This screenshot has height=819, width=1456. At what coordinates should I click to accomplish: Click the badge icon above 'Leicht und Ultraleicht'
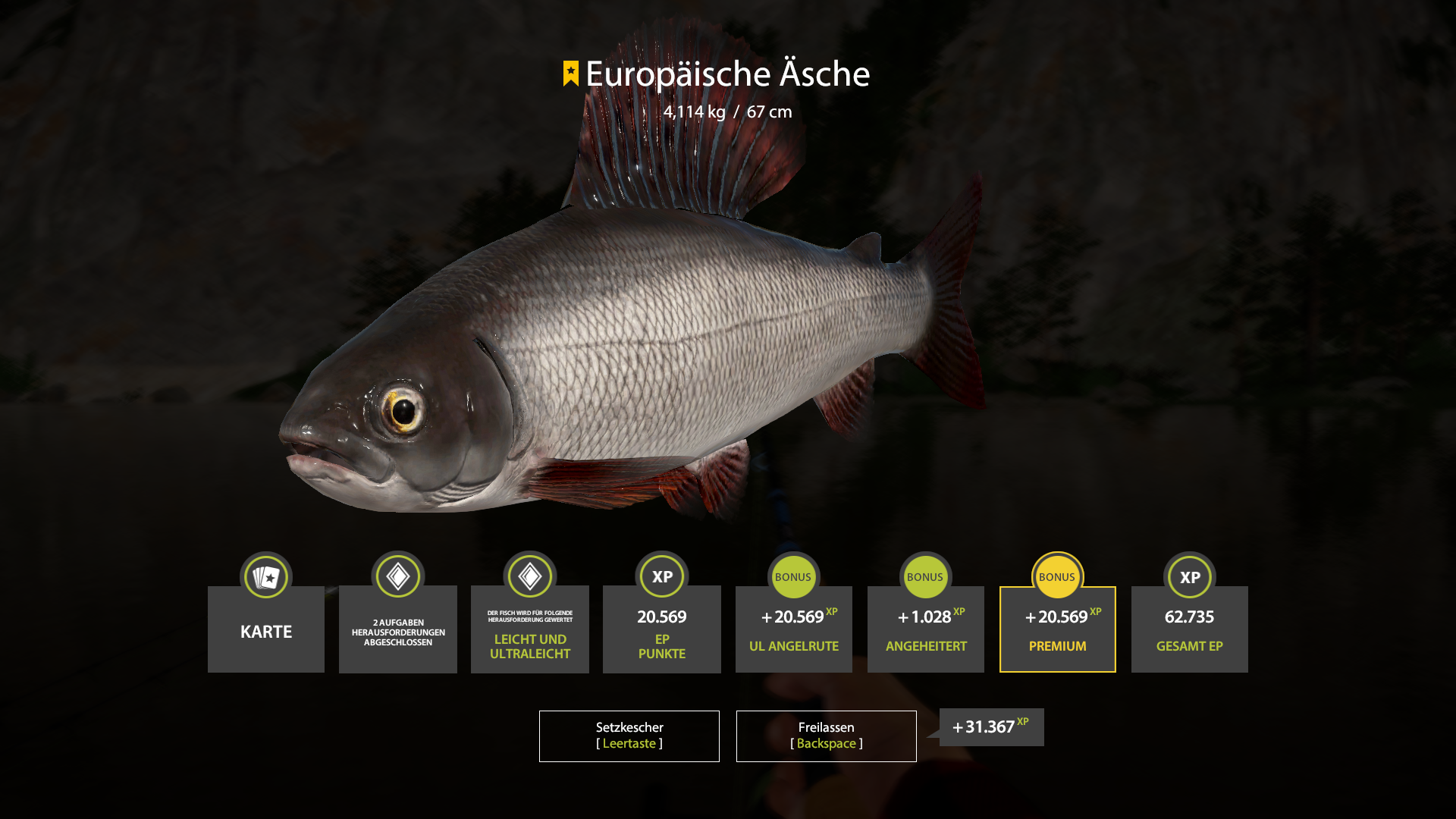(x=530, y=576)
